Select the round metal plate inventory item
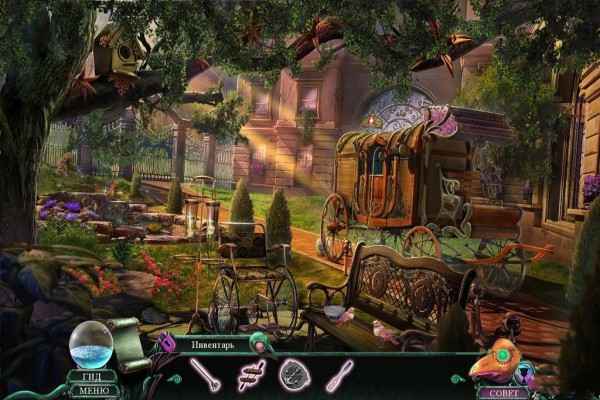The width and height of the screenshot is (600, 400). (294, 375)
